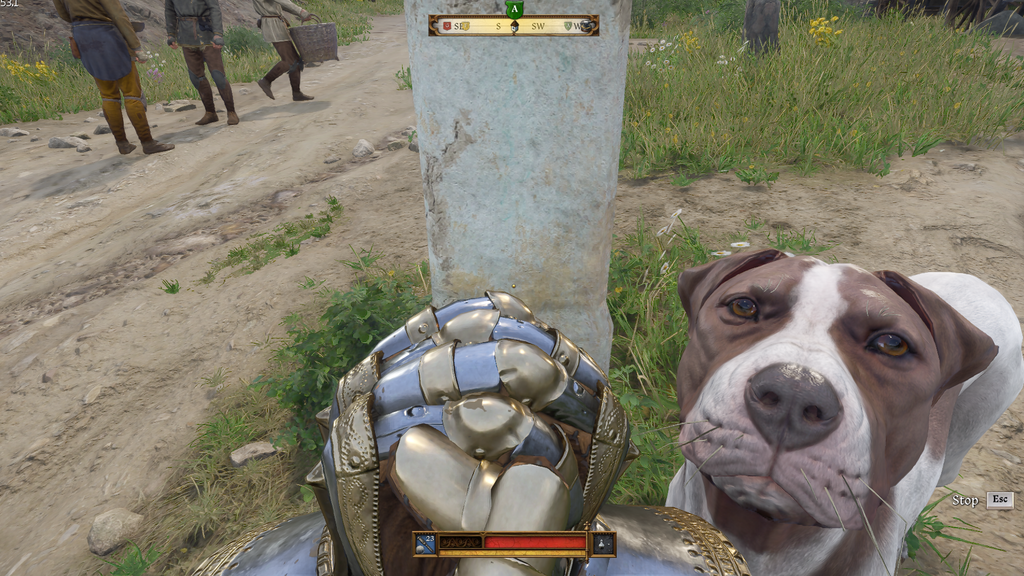Click the dark potion bottle slot
This screenshot has width=1024, height=576.
[x=603, y=544]
